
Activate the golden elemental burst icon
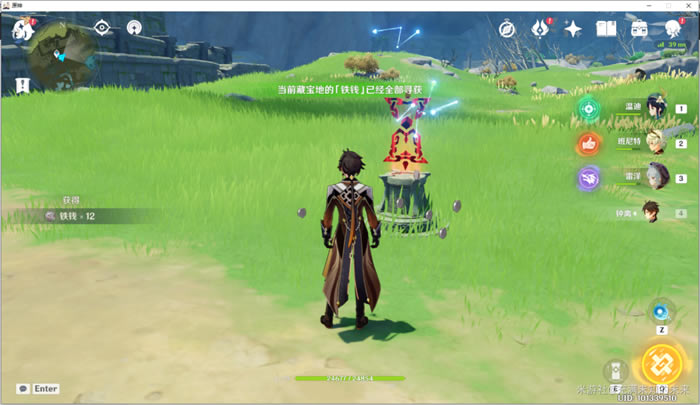661,364
